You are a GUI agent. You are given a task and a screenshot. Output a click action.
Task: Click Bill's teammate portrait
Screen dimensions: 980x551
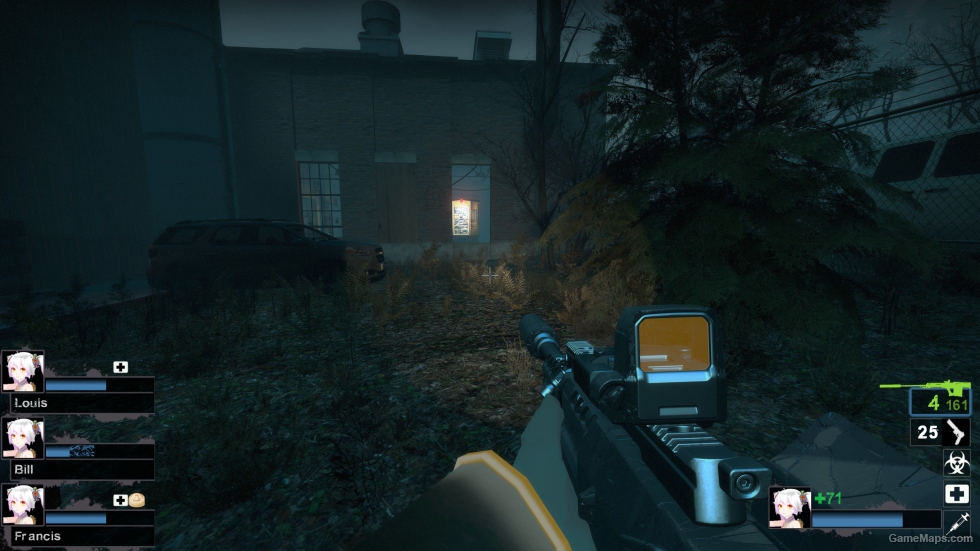(22, 437)
